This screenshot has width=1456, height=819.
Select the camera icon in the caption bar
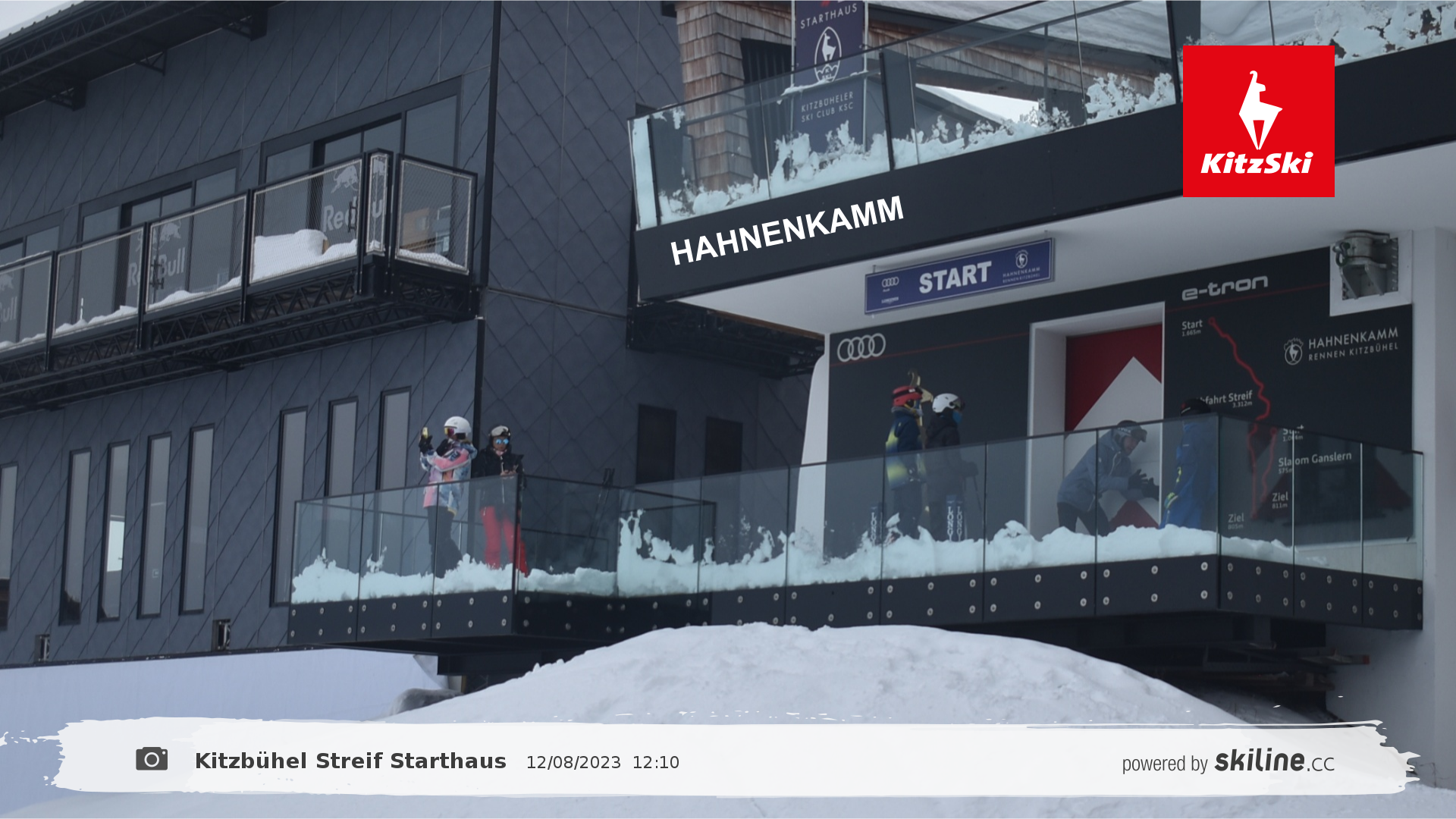tap(152, 759)
